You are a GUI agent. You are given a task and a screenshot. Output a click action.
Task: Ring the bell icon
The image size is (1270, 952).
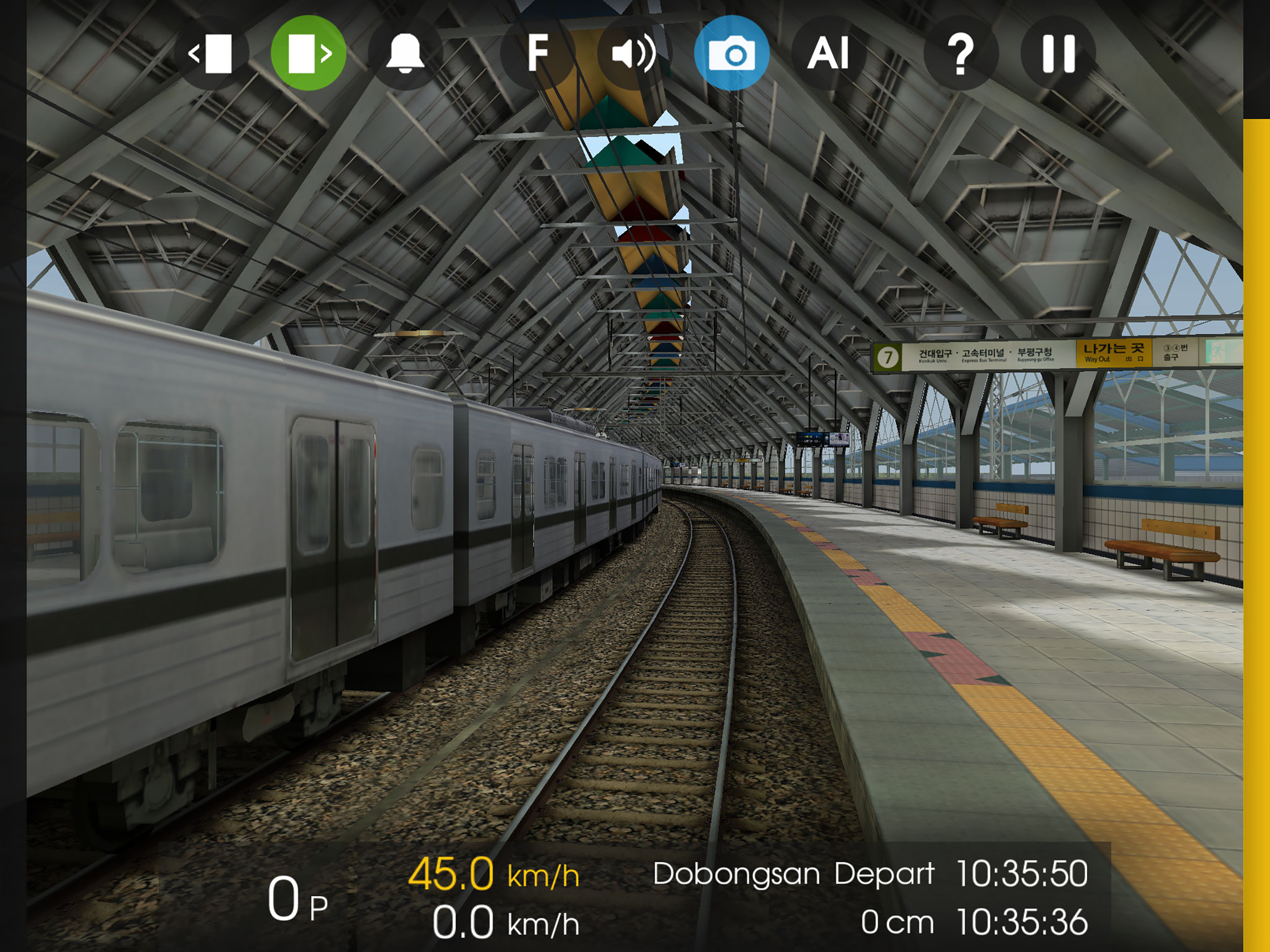[x=405, y=53]
